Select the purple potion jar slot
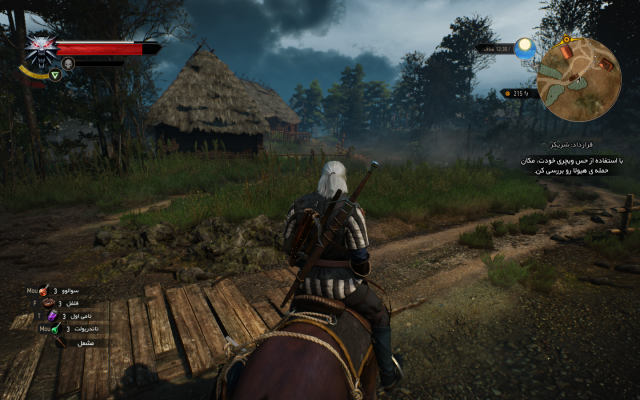 pos(53,316)
